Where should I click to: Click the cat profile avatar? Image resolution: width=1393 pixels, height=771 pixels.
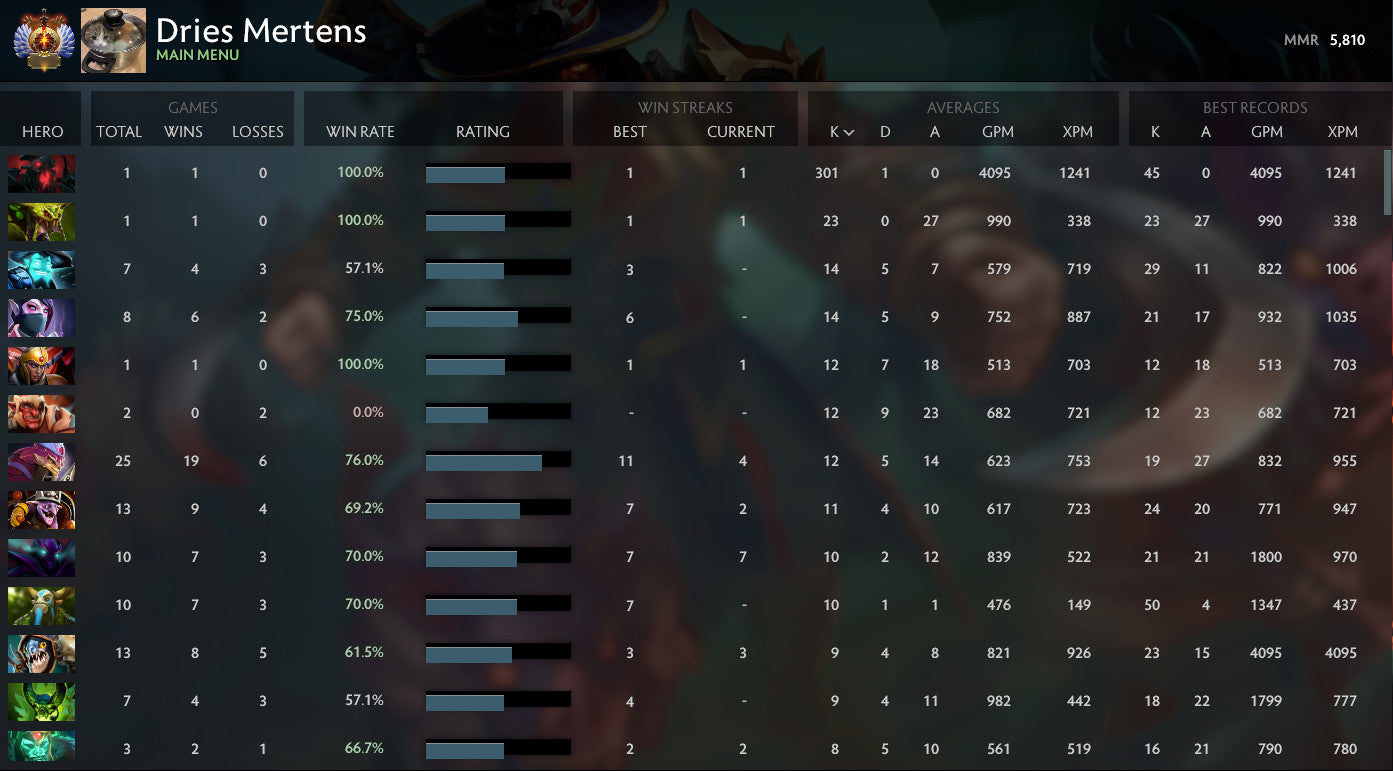[x=113, y=40]
